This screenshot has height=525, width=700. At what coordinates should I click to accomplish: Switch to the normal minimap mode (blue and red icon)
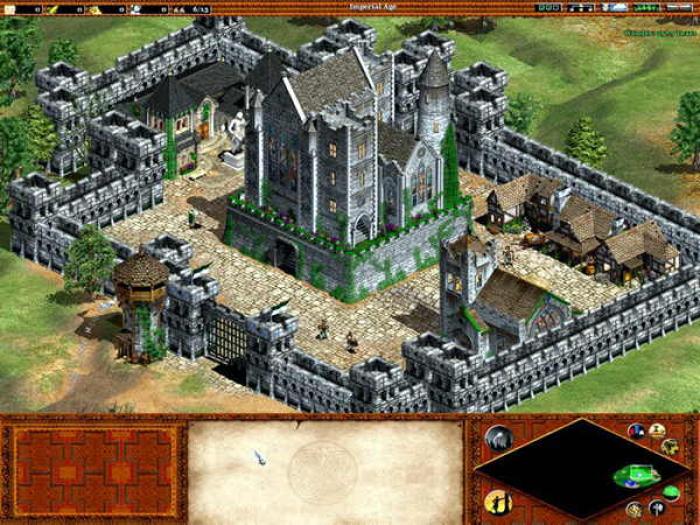coord(636,431)
